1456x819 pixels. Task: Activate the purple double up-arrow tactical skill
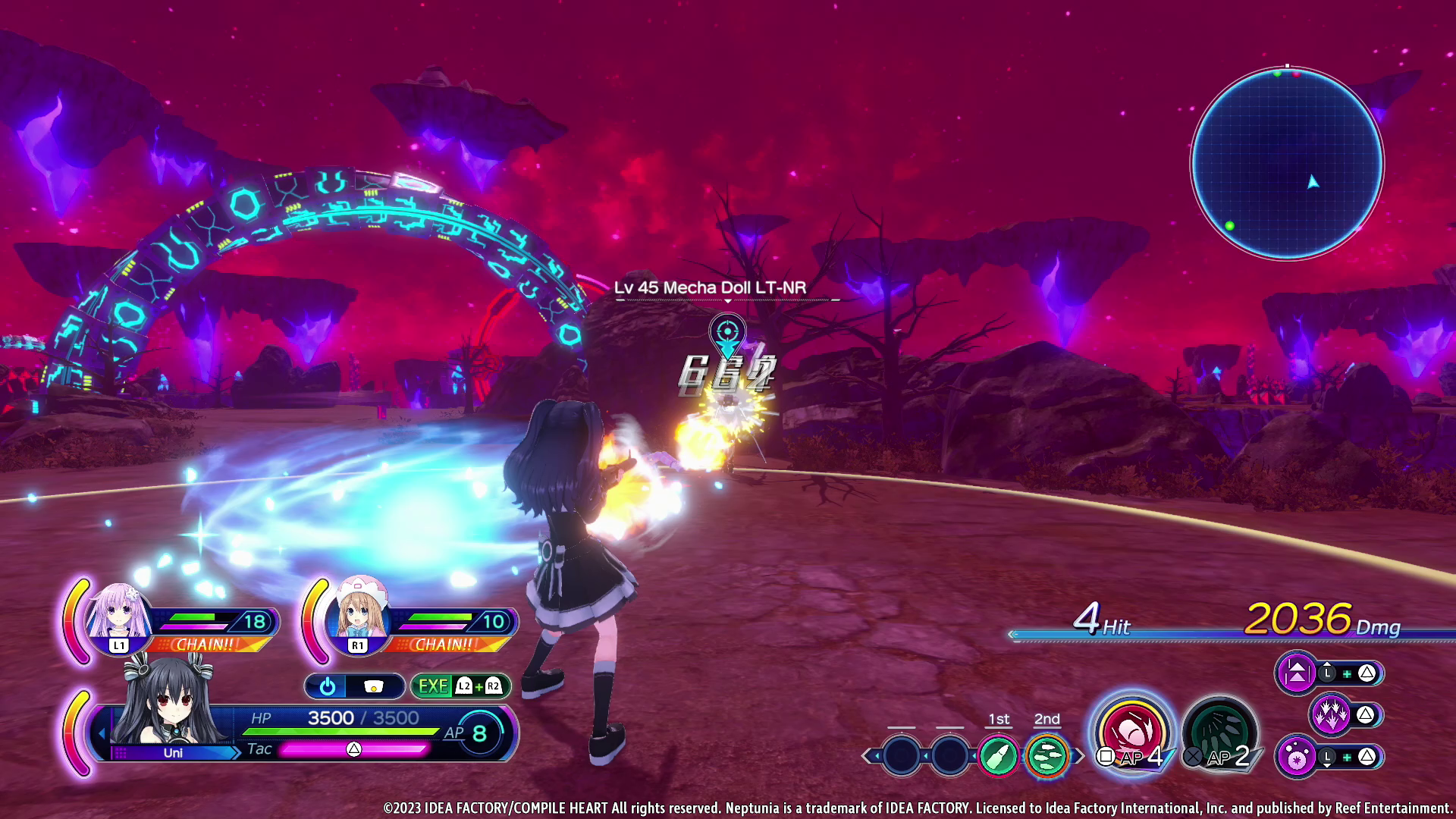click(1296, 673)
